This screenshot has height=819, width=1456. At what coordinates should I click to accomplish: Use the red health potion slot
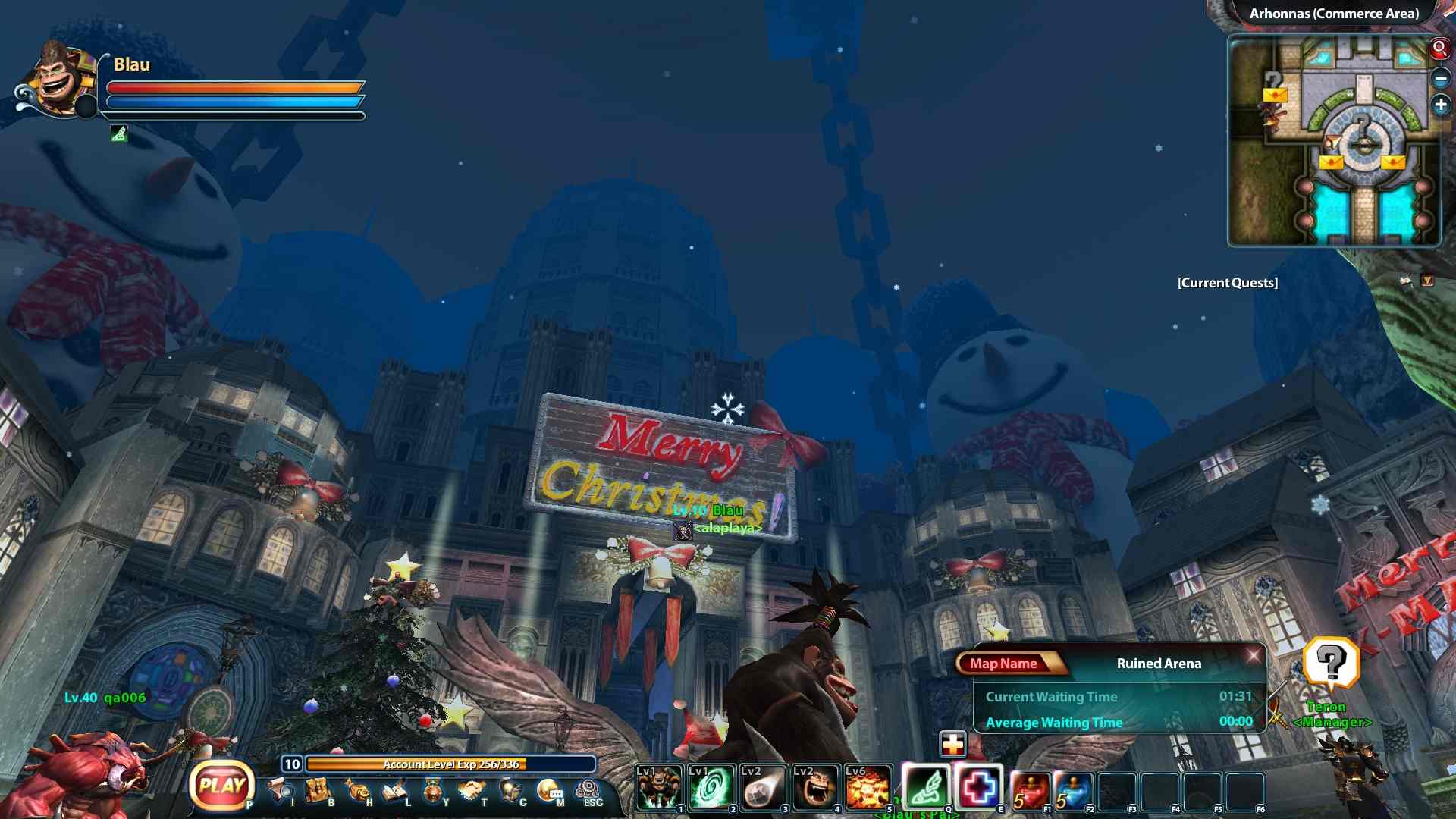pyautogui.click(x=1031, y=790)
